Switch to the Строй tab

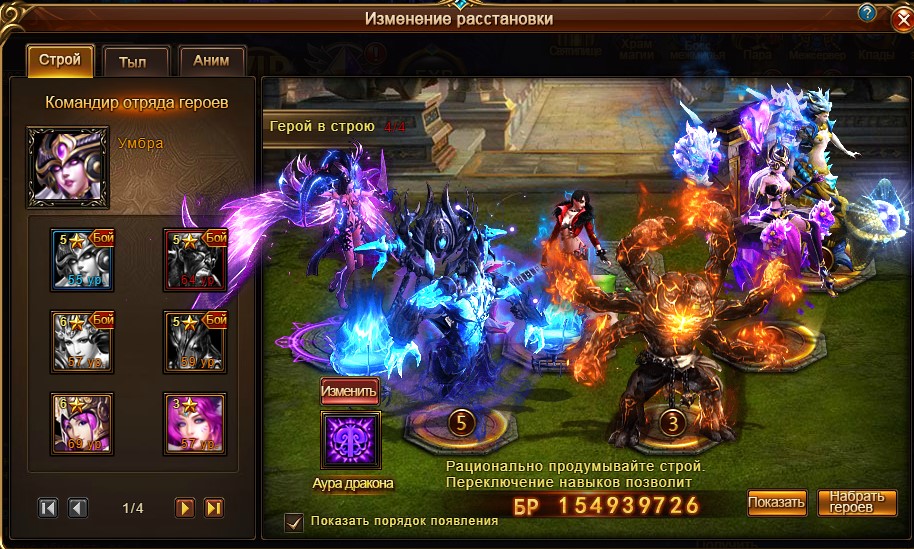click(x=60, y=61)
